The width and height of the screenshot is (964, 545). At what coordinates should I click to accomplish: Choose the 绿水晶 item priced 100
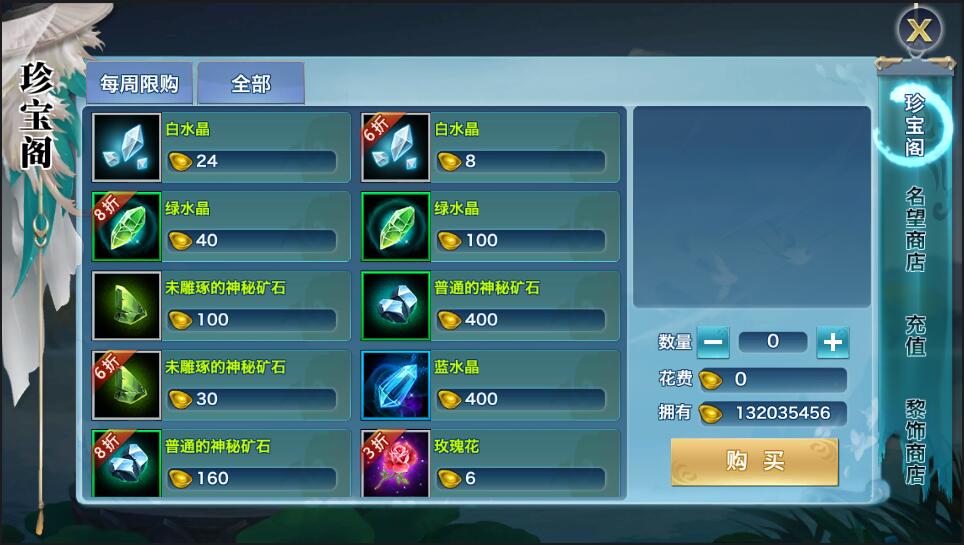pyautogui.click(x=490, y=226)
